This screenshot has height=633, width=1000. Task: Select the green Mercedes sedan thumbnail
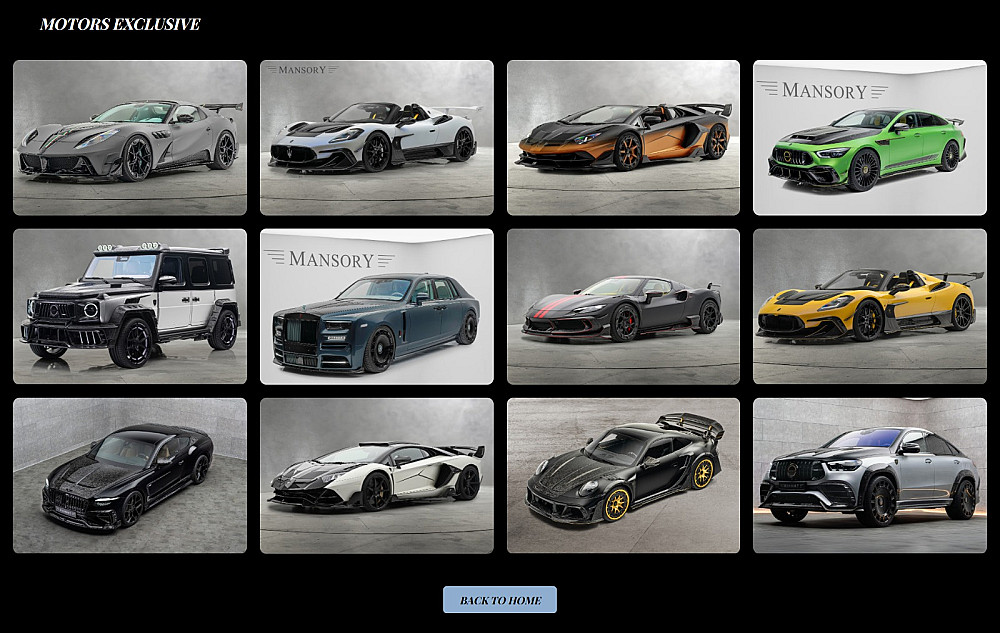[869, 138]
